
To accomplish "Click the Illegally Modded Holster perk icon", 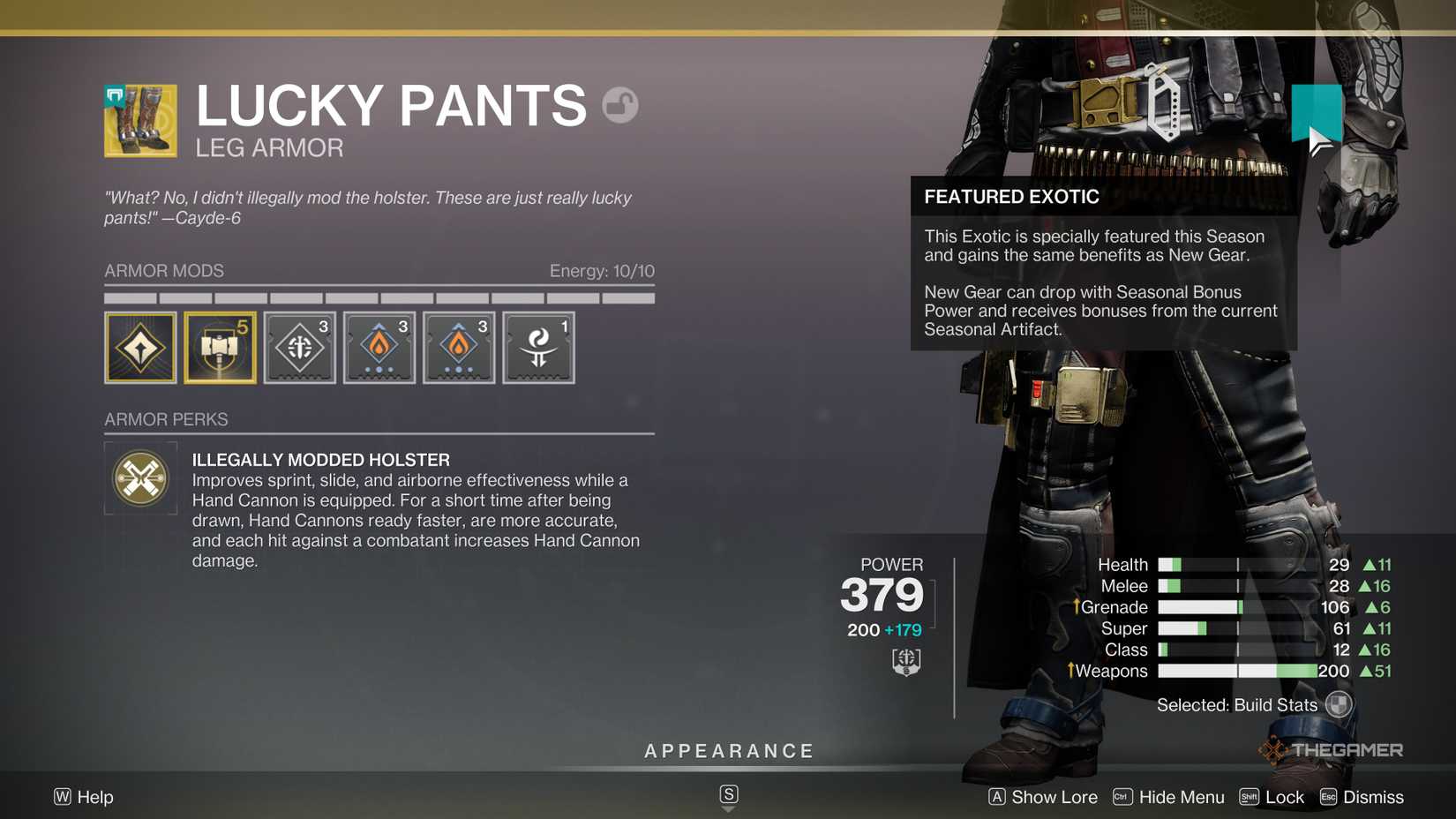I will (x=140, y=478).
